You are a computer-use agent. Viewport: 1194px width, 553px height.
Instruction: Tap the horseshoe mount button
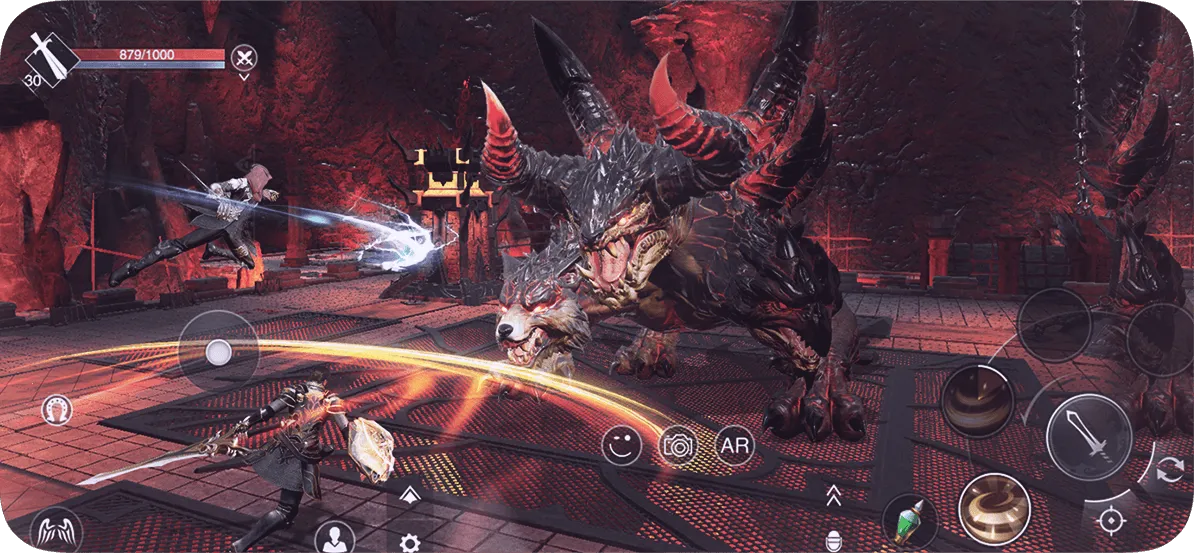coord(56,408)
